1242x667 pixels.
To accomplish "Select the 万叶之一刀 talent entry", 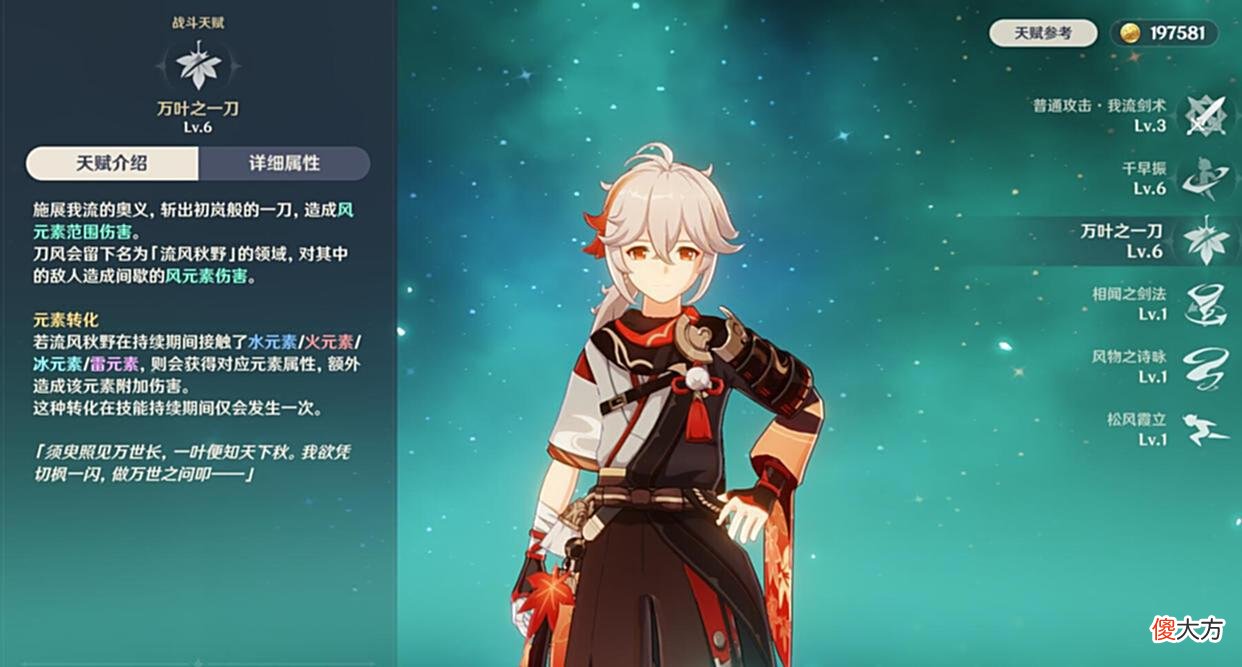I will point(1204,241).
